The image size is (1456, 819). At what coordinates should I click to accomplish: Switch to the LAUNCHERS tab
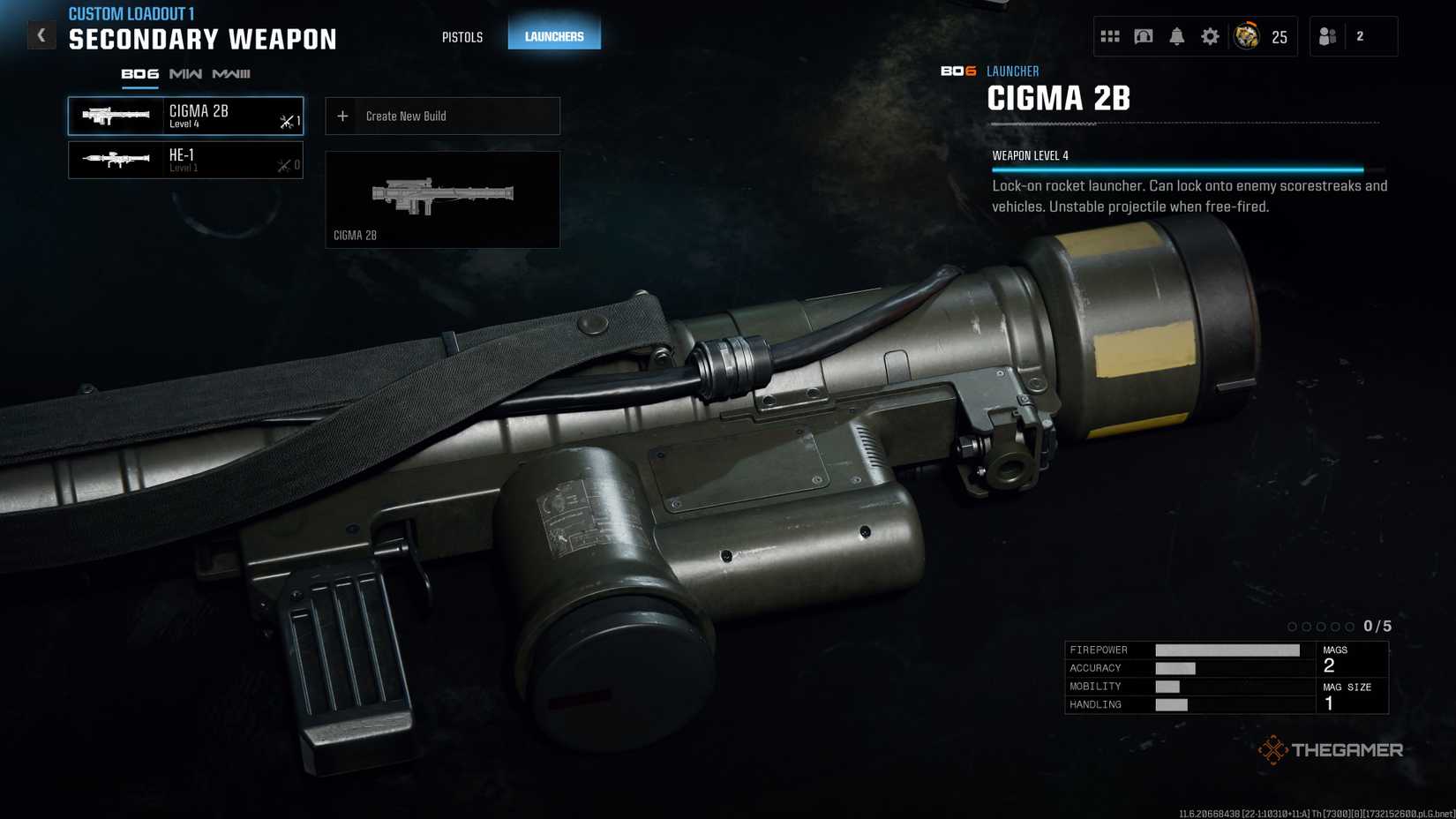pos(554,36)
